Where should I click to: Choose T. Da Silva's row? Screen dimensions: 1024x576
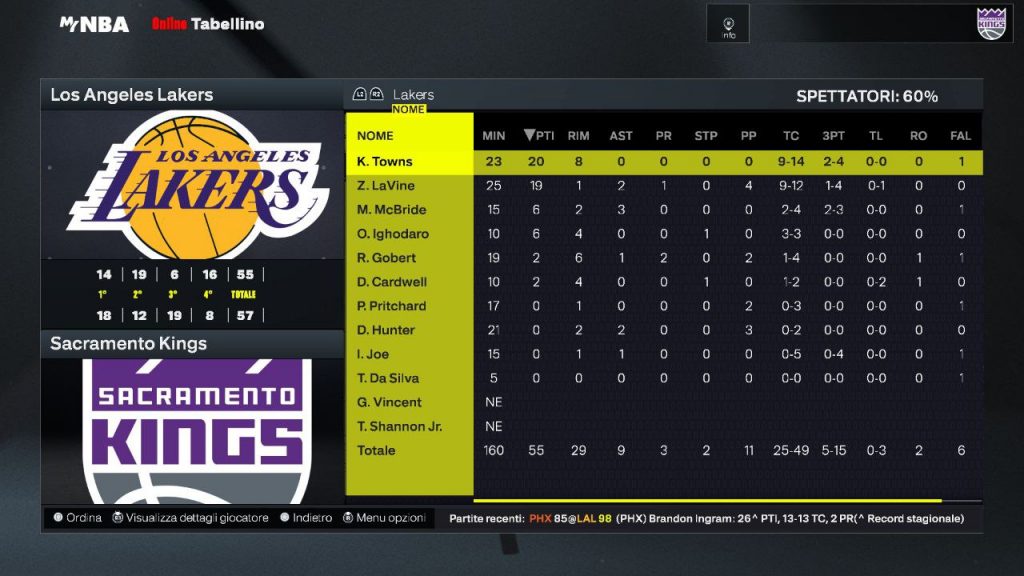[388, 378]
